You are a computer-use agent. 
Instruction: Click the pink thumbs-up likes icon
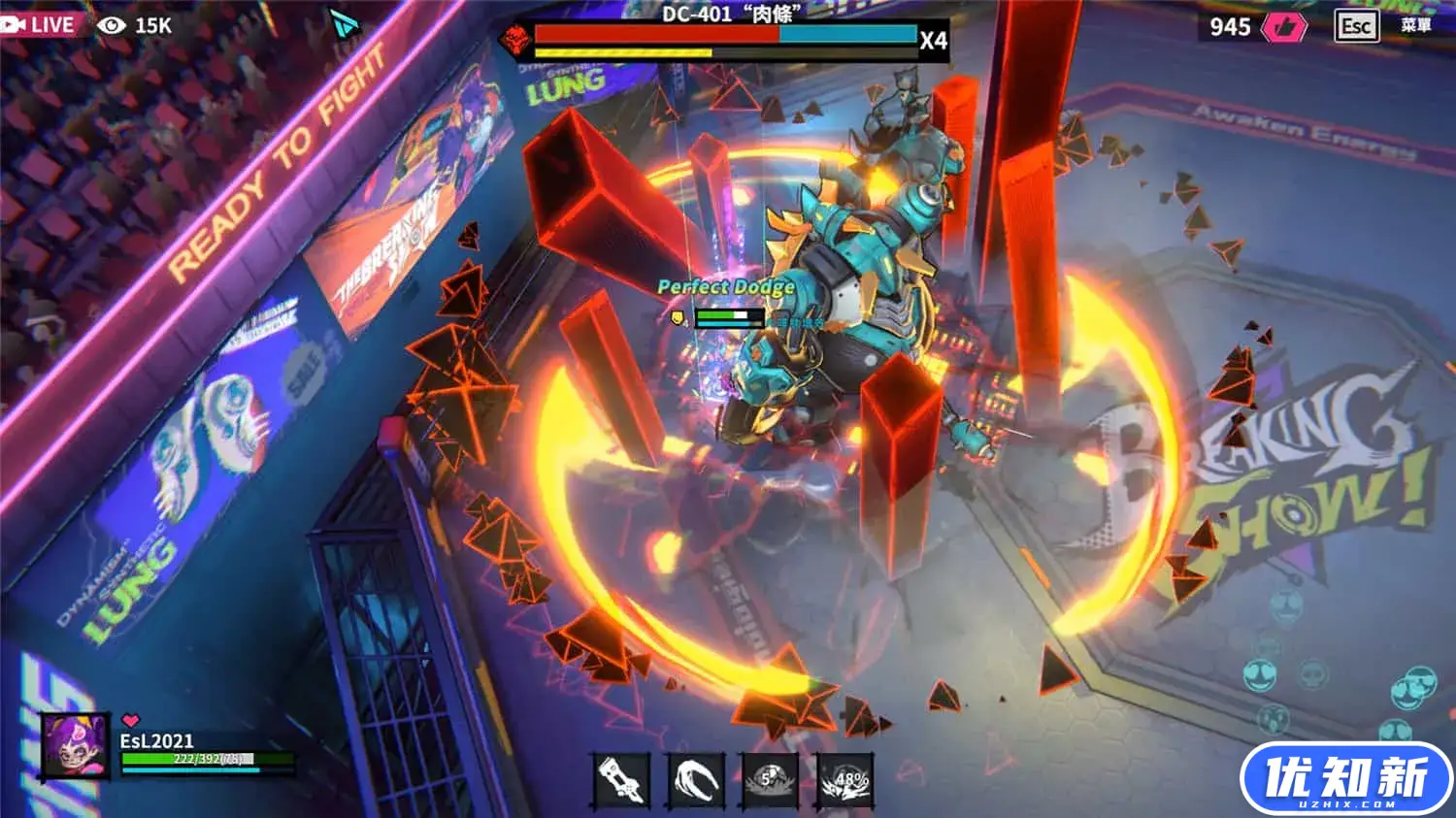tap(1283, 27)
